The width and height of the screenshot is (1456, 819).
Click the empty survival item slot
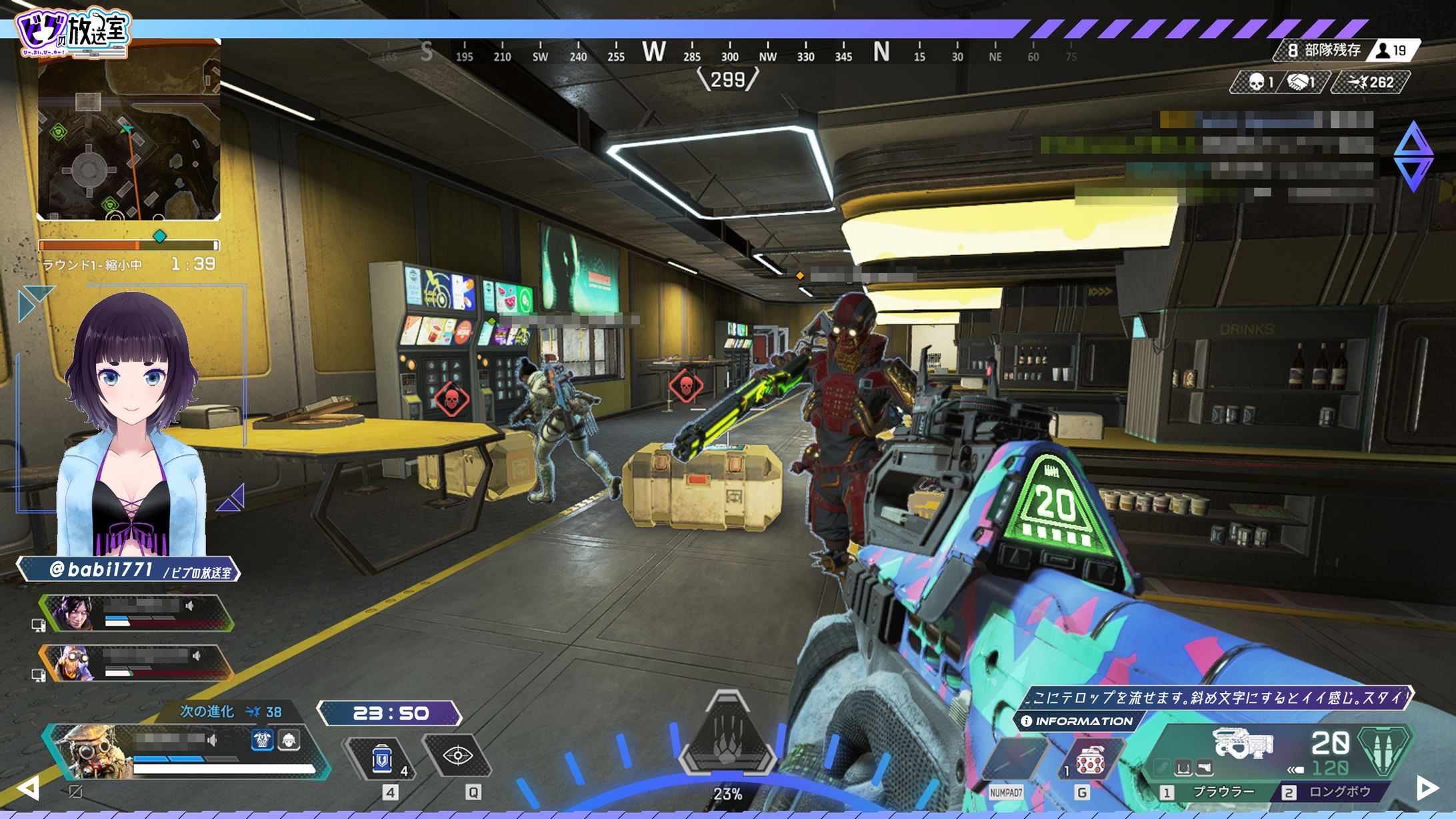coord(1013,760)
